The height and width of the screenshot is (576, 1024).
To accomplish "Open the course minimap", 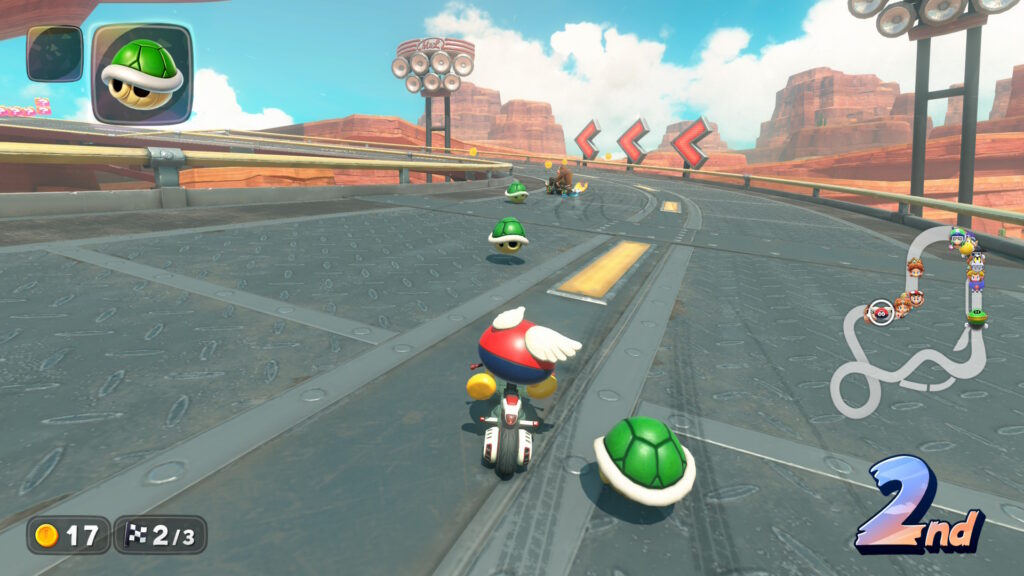I will click(x=910, y=320).
